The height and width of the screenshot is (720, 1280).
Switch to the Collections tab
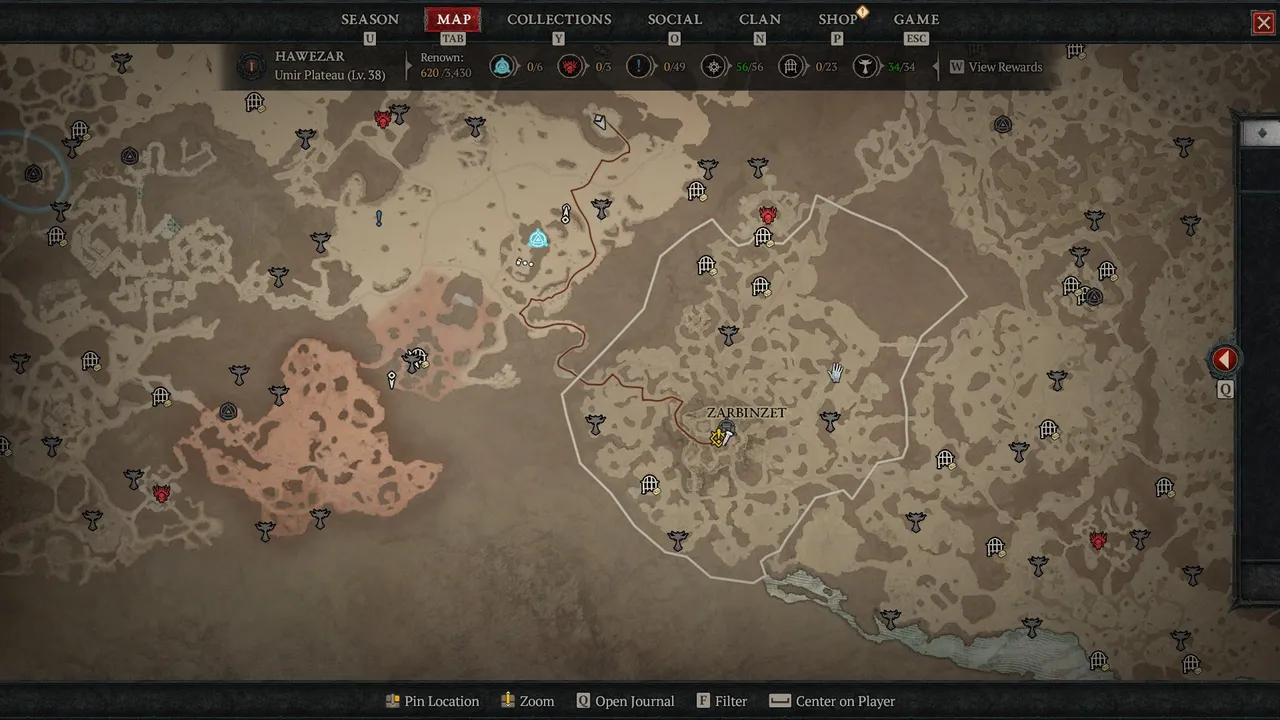559,19
